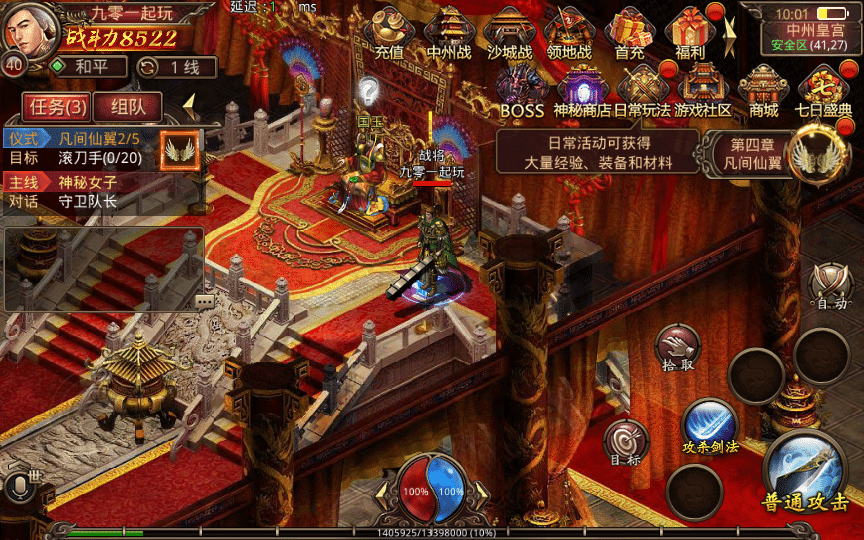The height and width of the screenshot is (540, 864).
Task: Use the 普通攻击 normal attack button
Action: click(x=805, y=476)
